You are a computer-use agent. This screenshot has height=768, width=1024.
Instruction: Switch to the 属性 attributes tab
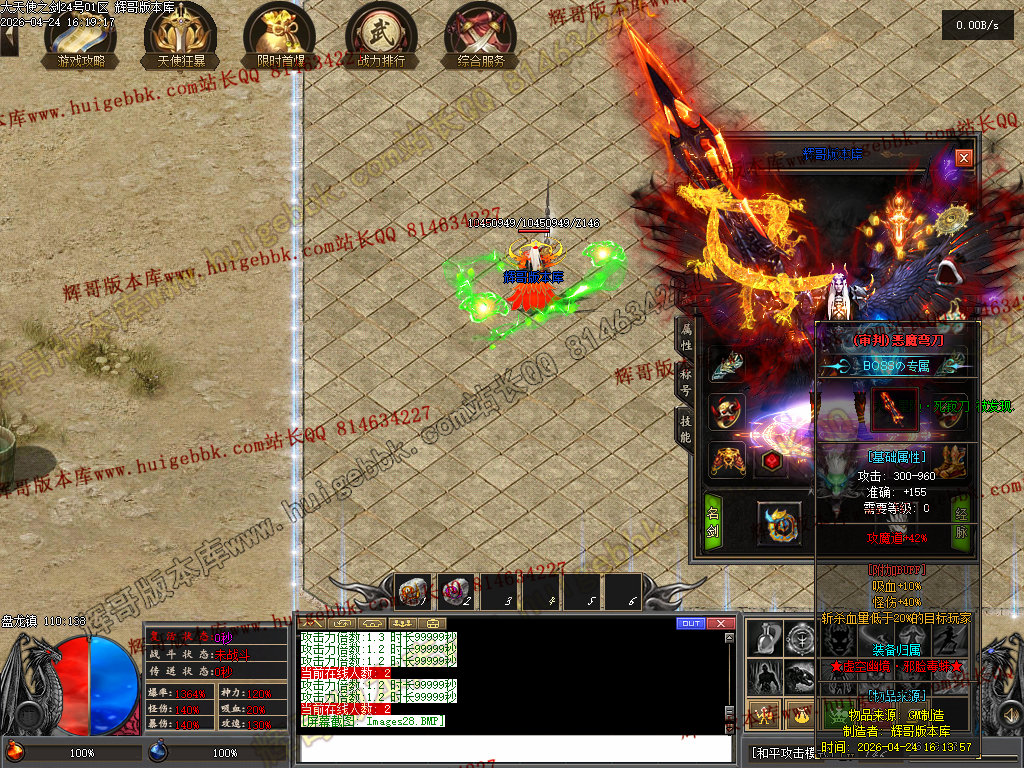(686, 336)
